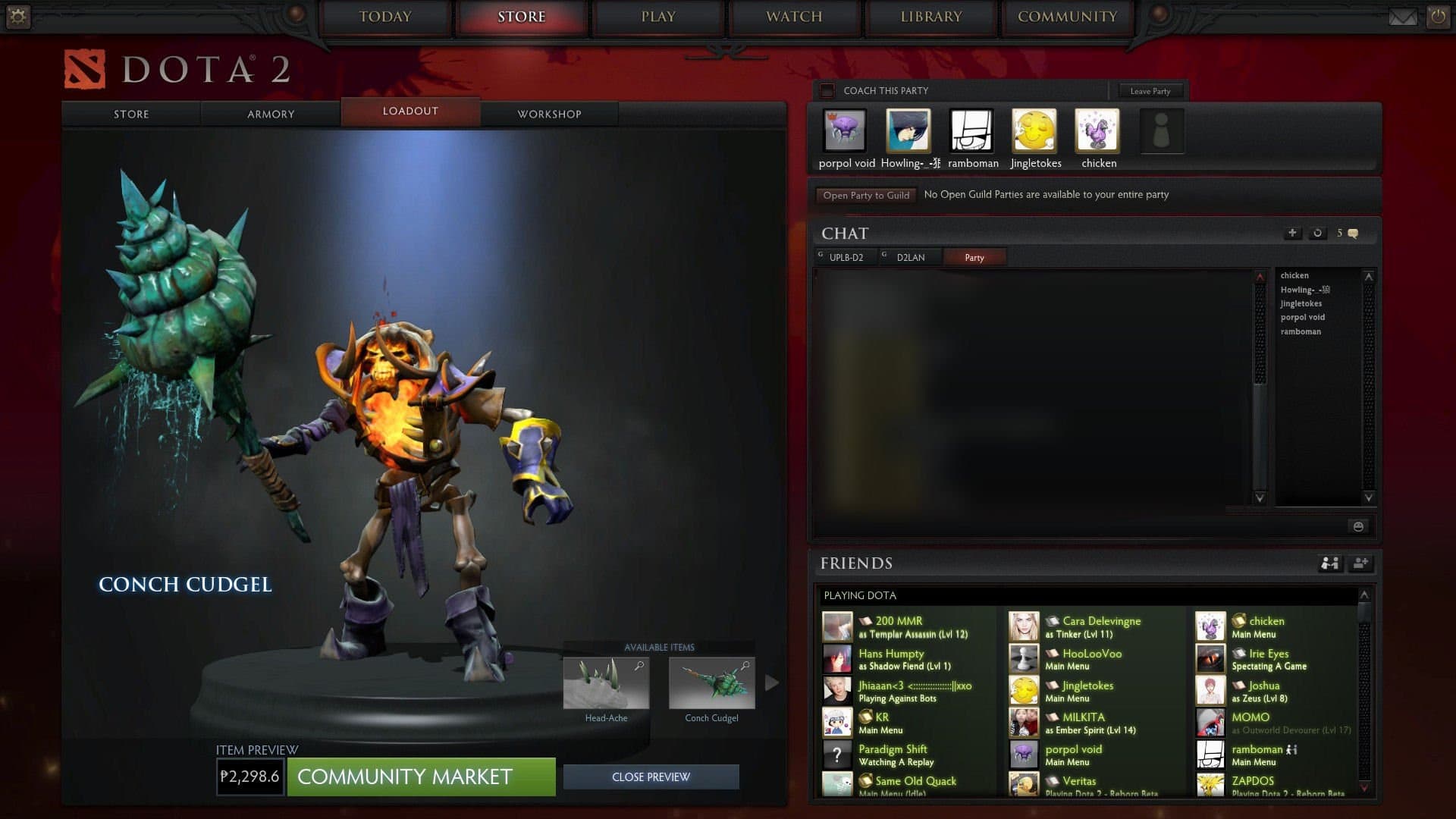Open the Watch section
The image size is (1456, 819).
794,17
